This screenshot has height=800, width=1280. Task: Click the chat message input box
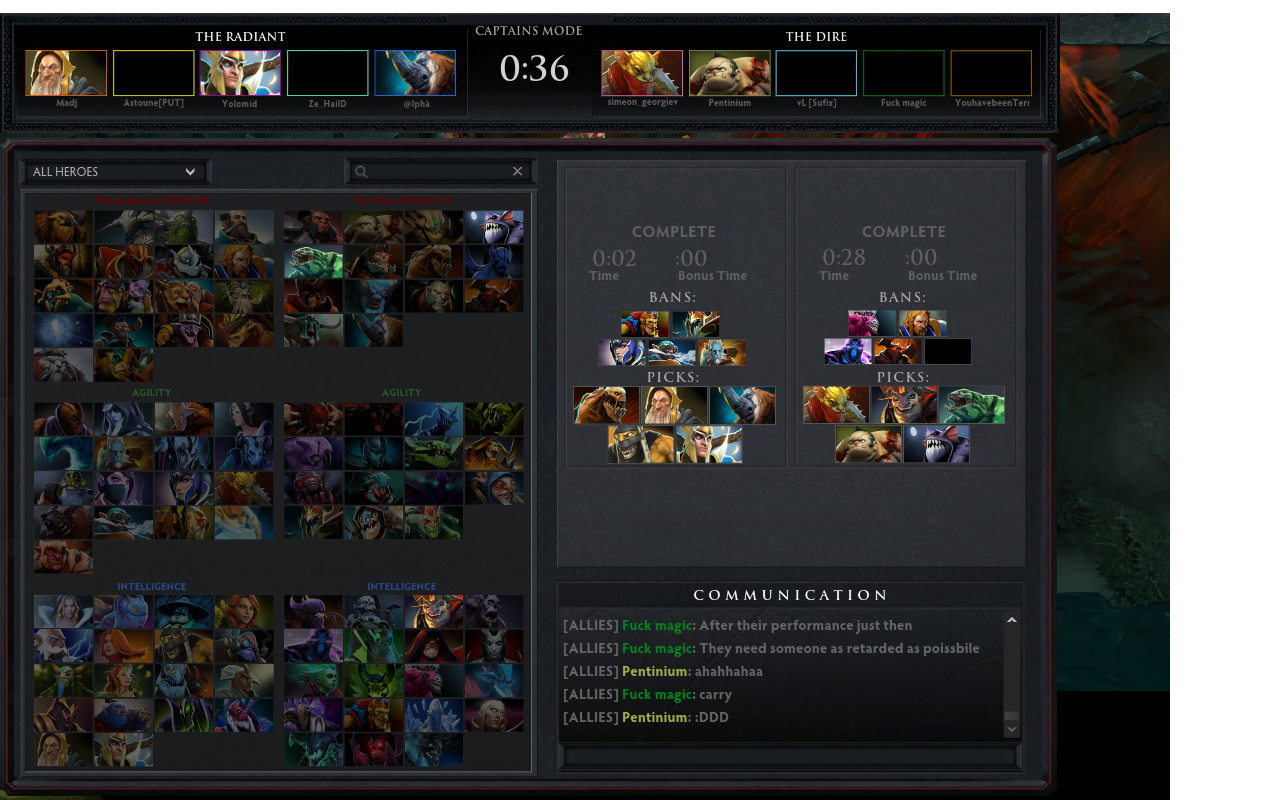(790, 757)
